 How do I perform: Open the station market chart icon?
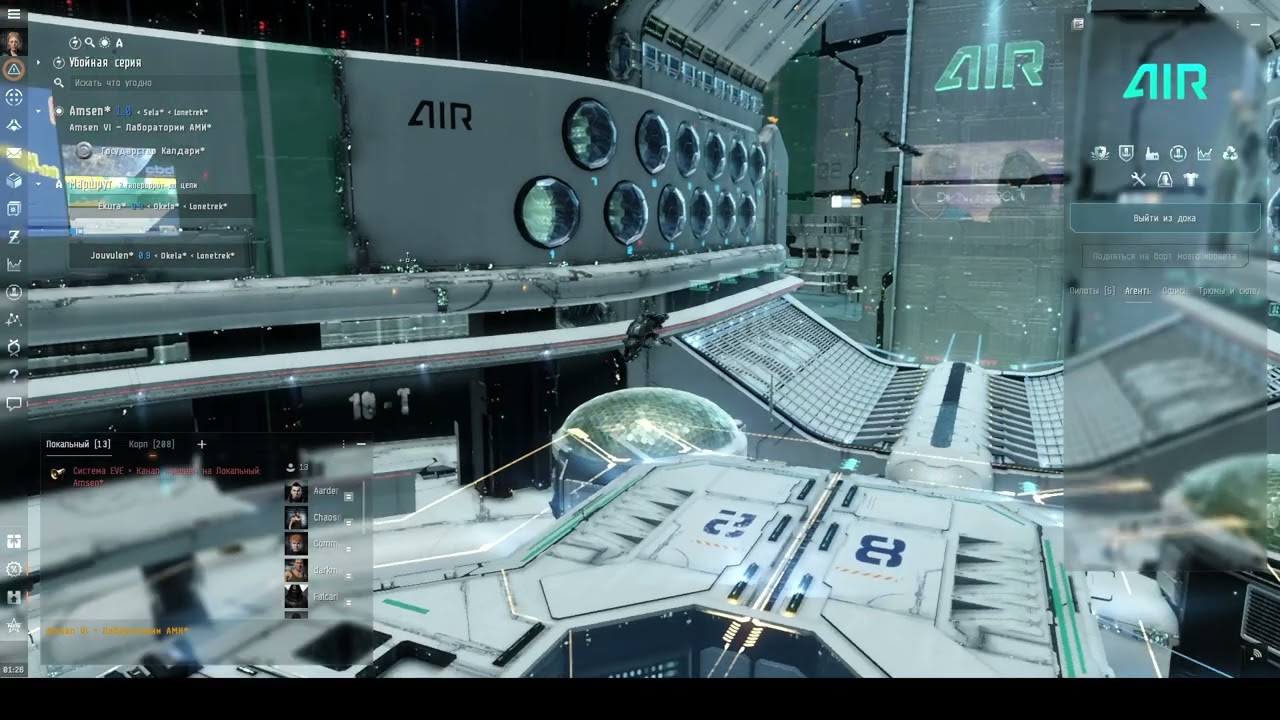pyautogui.click(x=1204, y=153)
